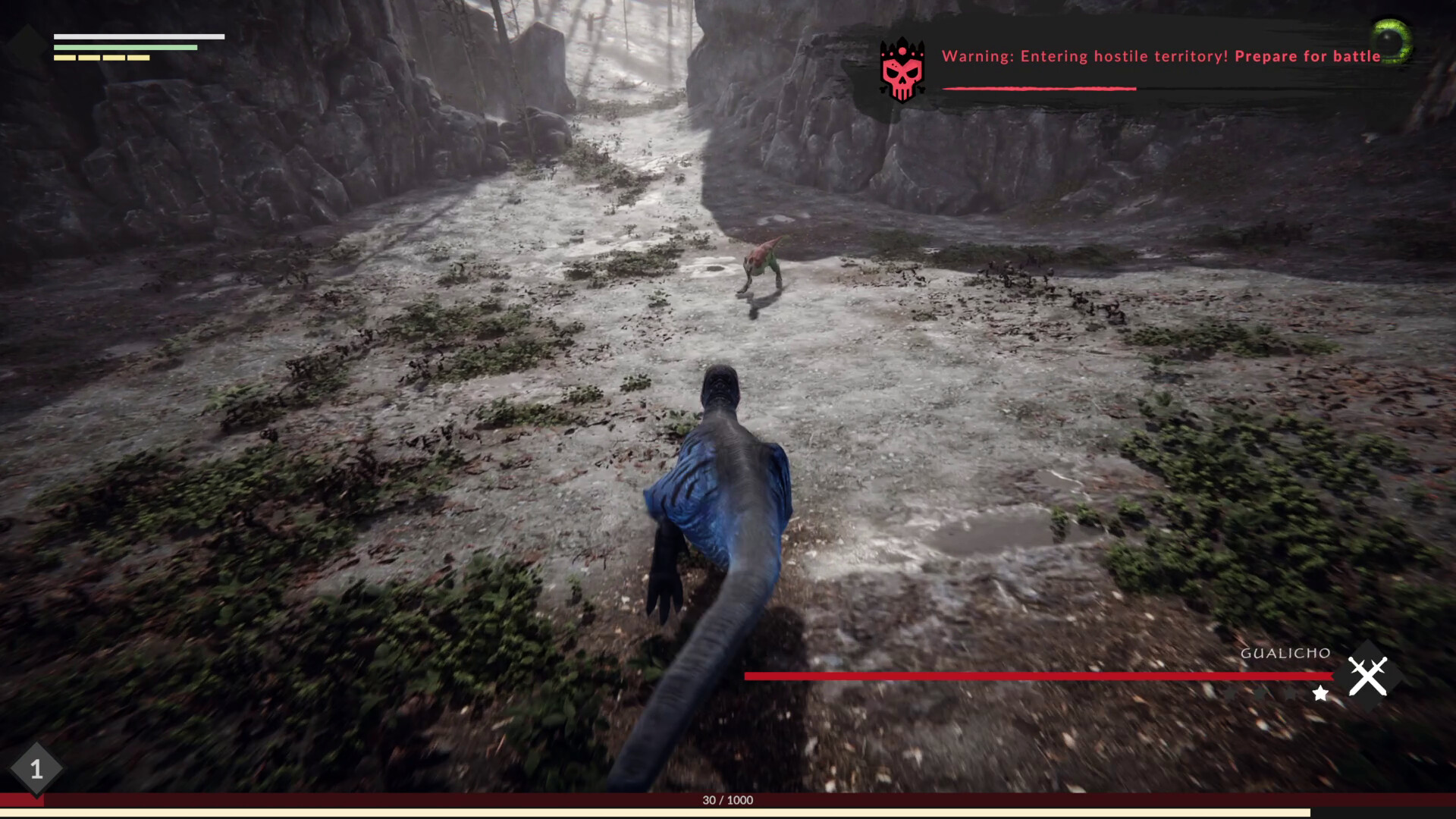Image resolution: width=1456 pixels, height=819 pixels.
Task: Click the red Gualicho health bar
Action: [x=1039, y=674]
